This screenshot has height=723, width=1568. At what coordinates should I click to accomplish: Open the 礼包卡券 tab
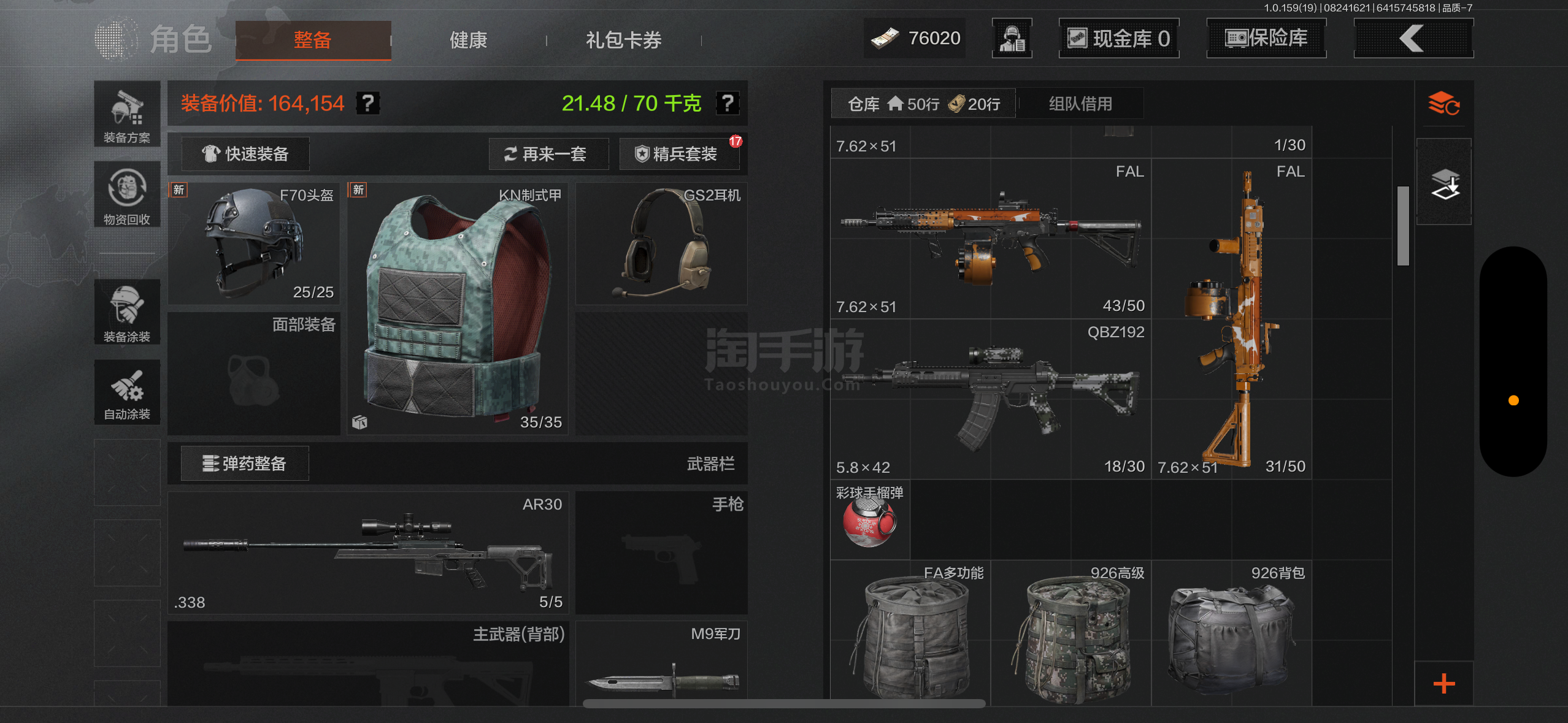coord(623,40)
